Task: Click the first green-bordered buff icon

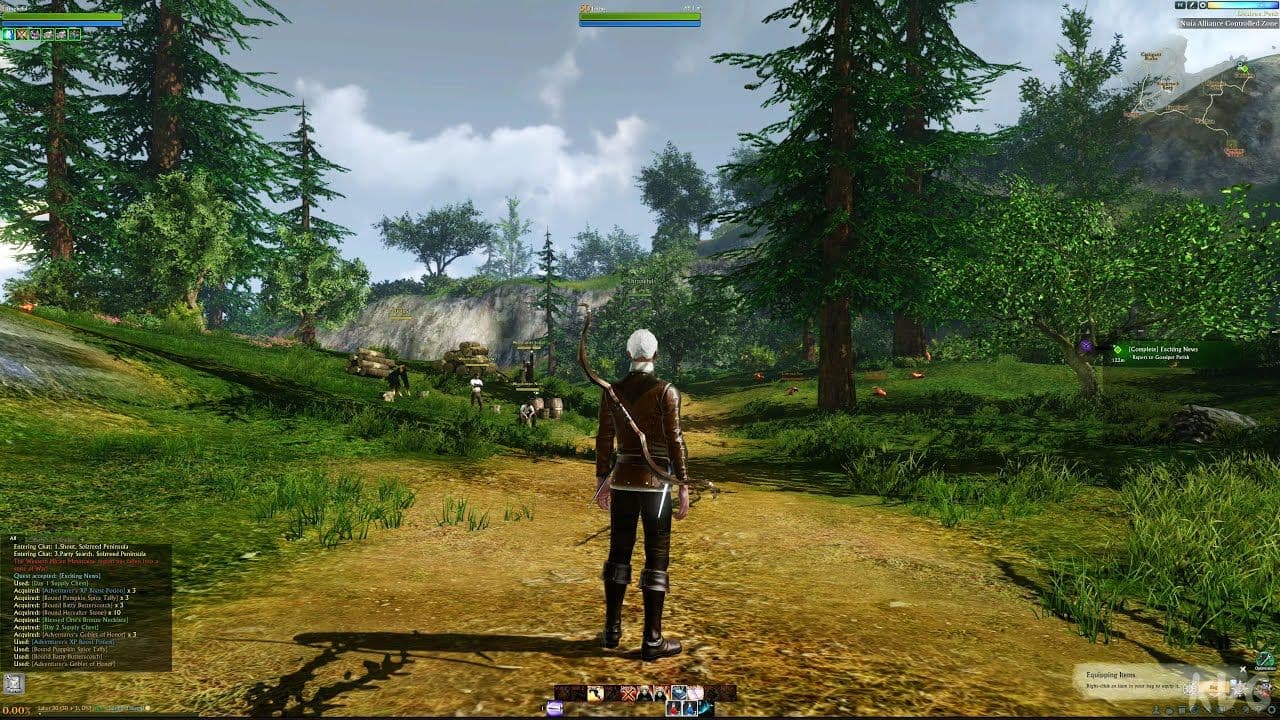Action: pyautogui.click(x=8, y=34)
